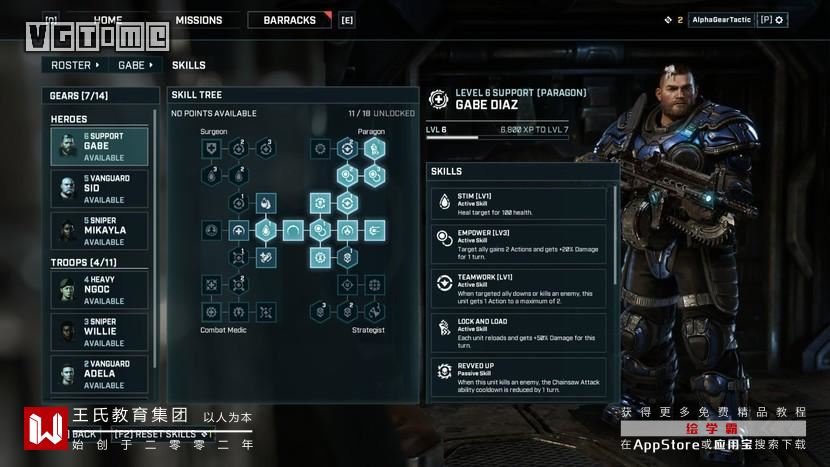Click the center node of the skill tree
Viewport: 830px width, 467px height.
[x=293, y=230]
